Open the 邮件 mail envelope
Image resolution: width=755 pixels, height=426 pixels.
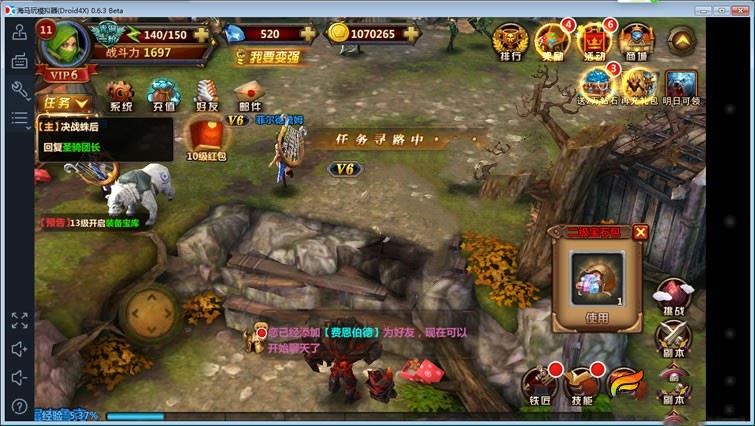pyautogui.click(x=249, y=95)
